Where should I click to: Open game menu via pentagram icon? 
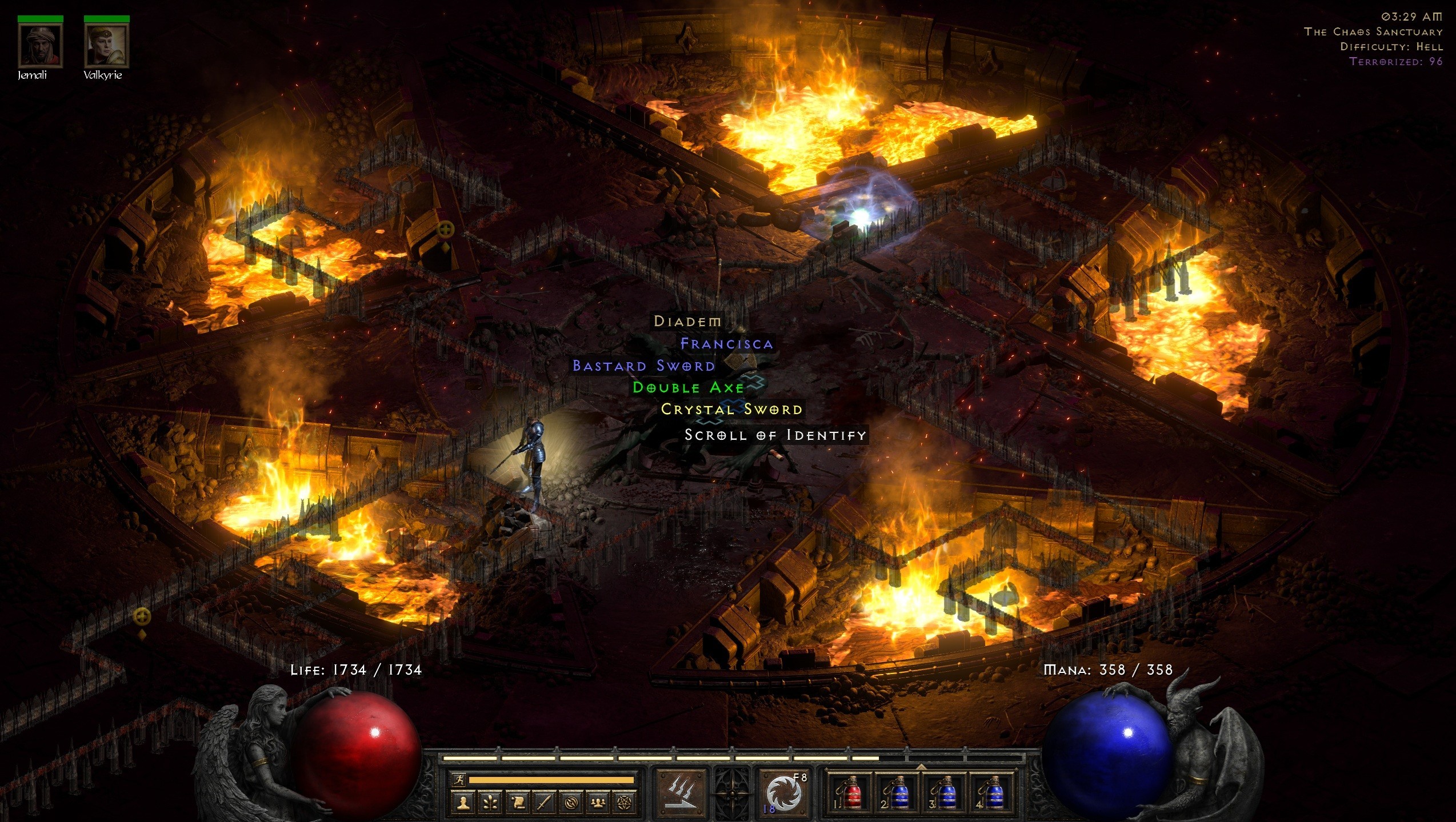click(x=625, y=803)
